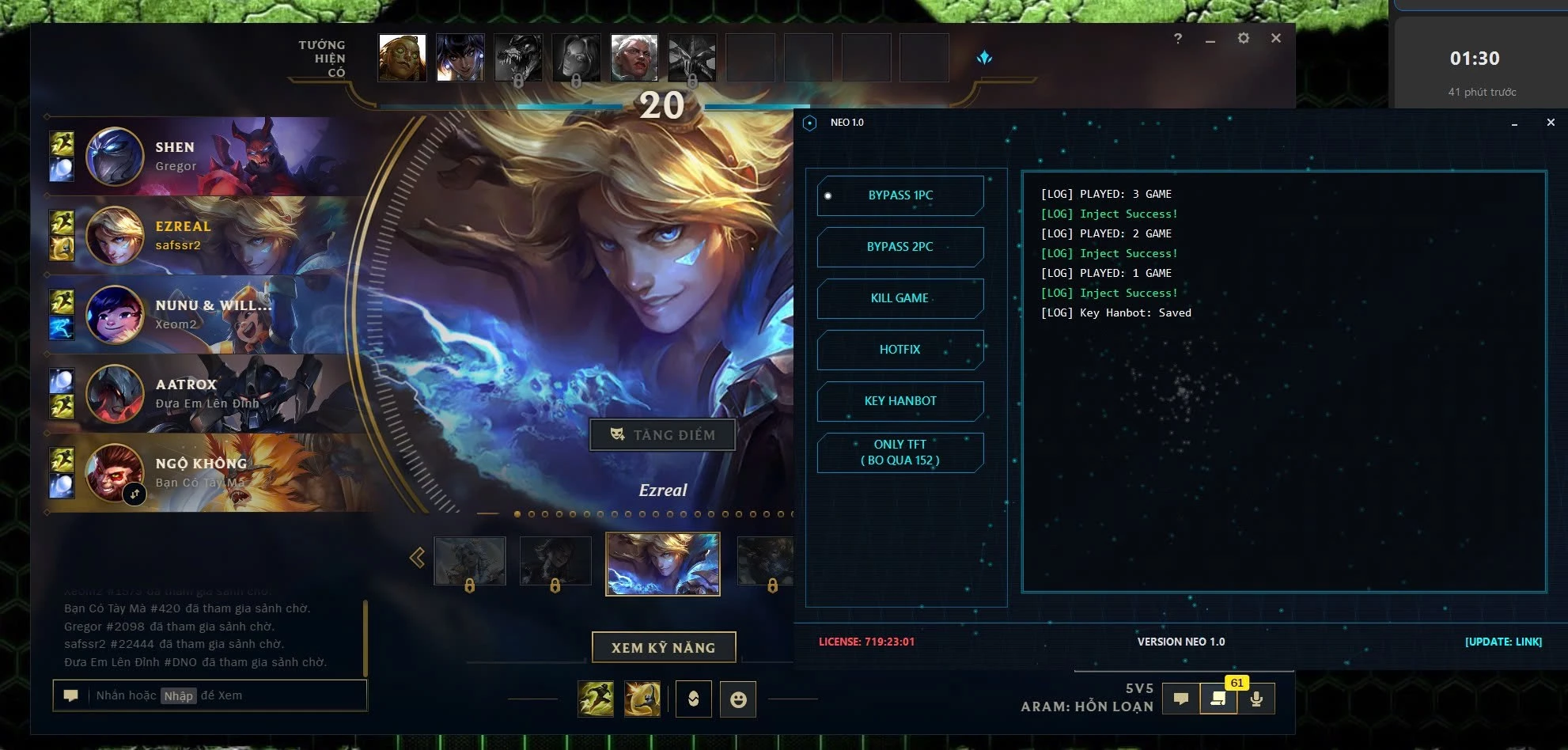
Task: Select Shen player row in team list
Action: click(206, 157)
